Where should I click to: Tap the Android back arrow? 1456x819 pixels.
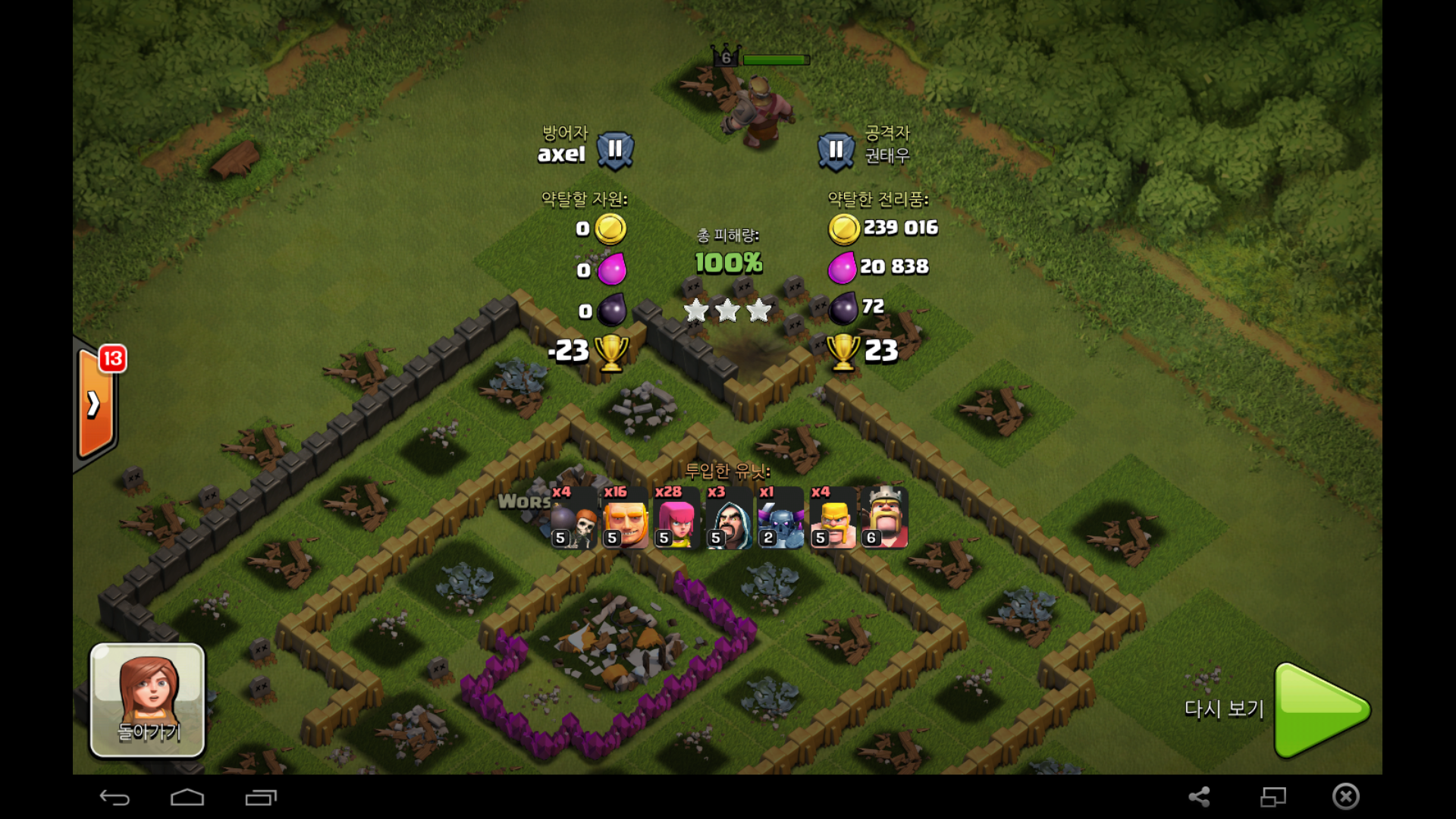[115, 797]
